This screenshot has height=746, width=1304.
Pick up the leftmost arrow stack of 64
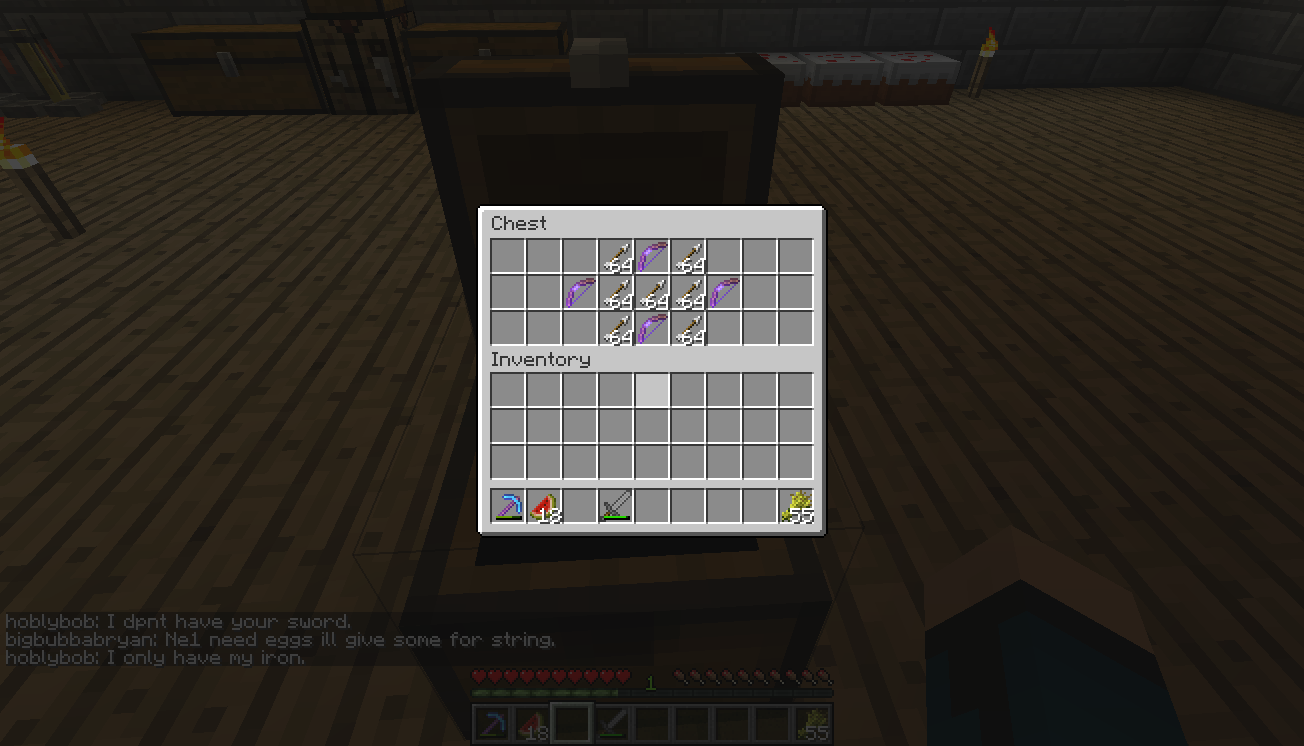616,256
